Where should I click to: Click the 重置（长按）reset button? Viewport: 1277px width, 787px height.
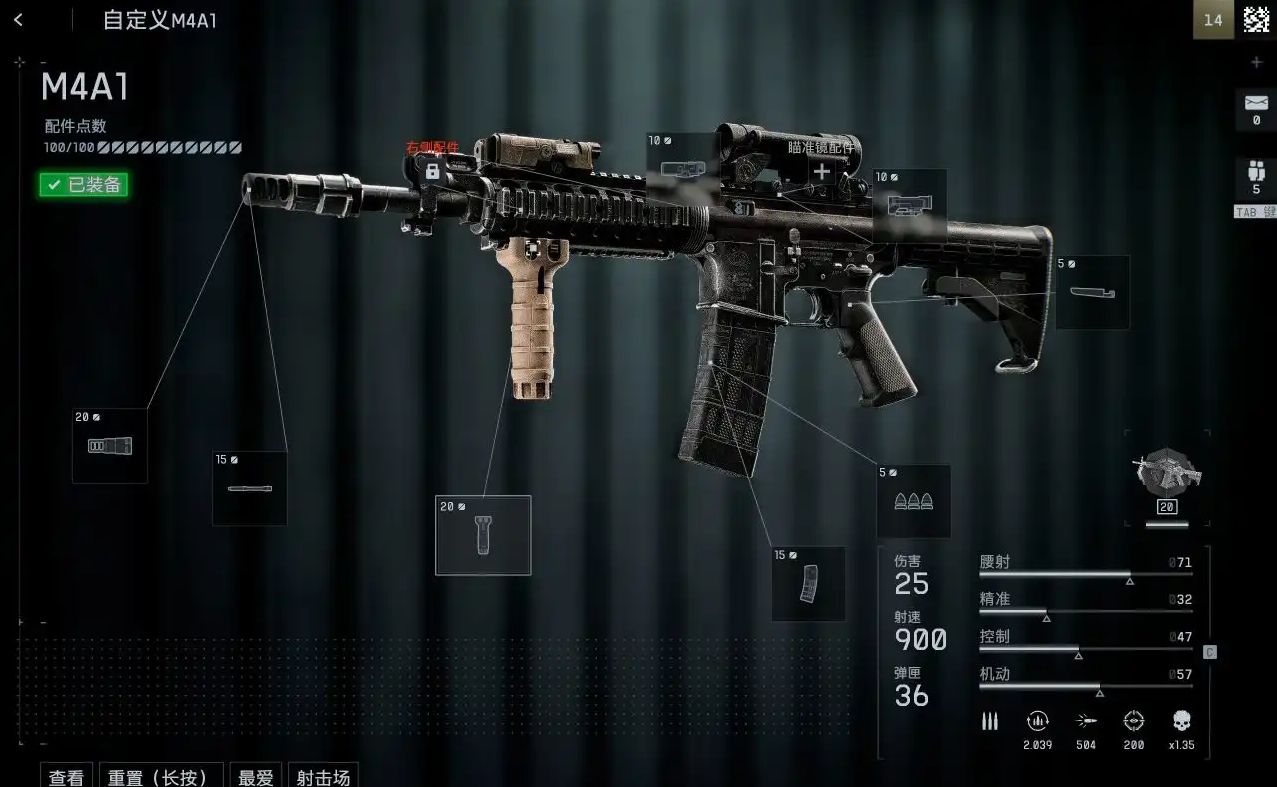[158, 776]
